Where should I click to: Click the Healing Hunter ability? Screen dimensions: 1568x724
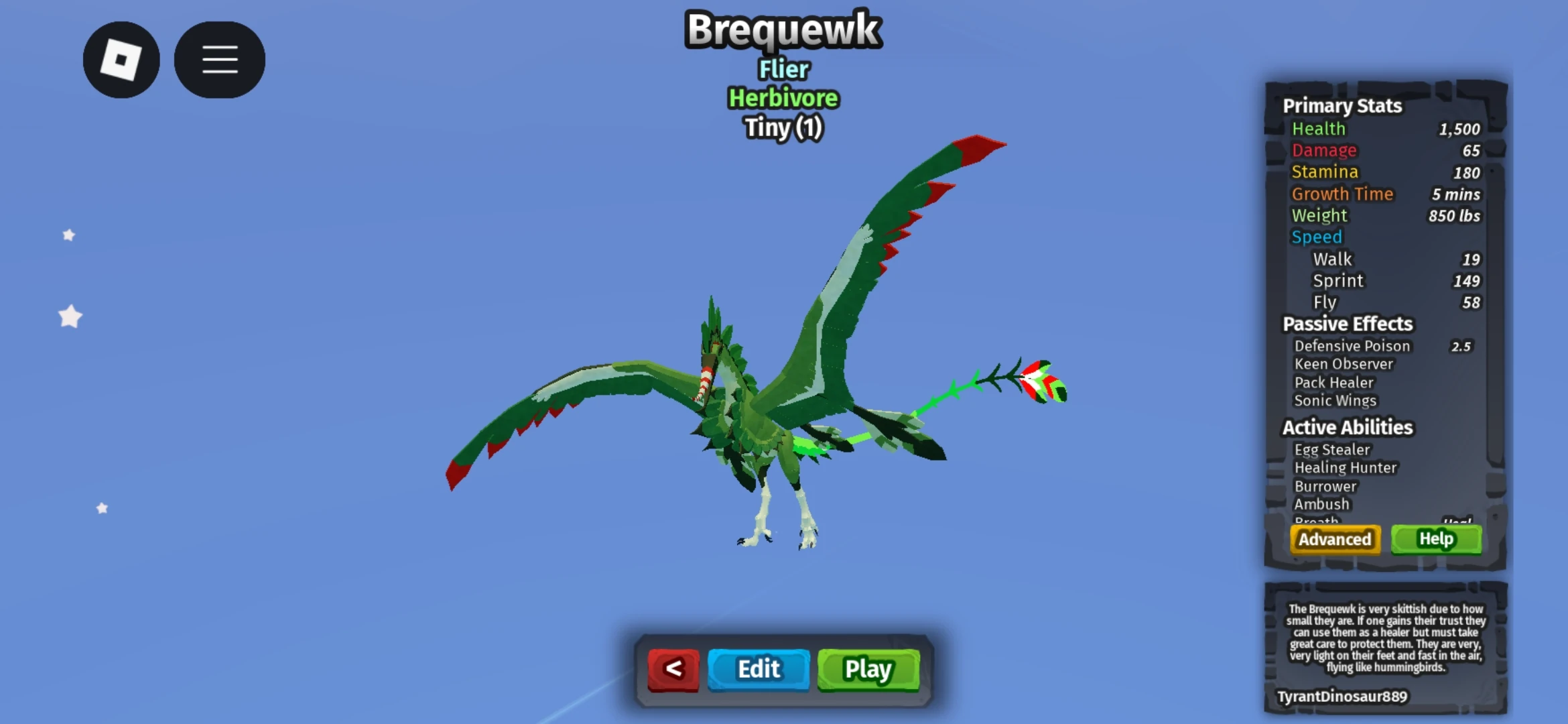(1346, 467)
